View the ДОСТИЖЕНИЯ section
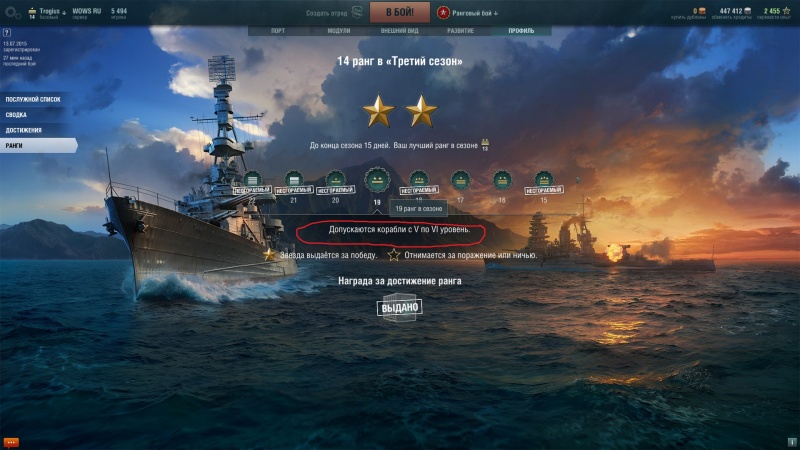This screenshot has height=450, width=800. pos(24,130)
